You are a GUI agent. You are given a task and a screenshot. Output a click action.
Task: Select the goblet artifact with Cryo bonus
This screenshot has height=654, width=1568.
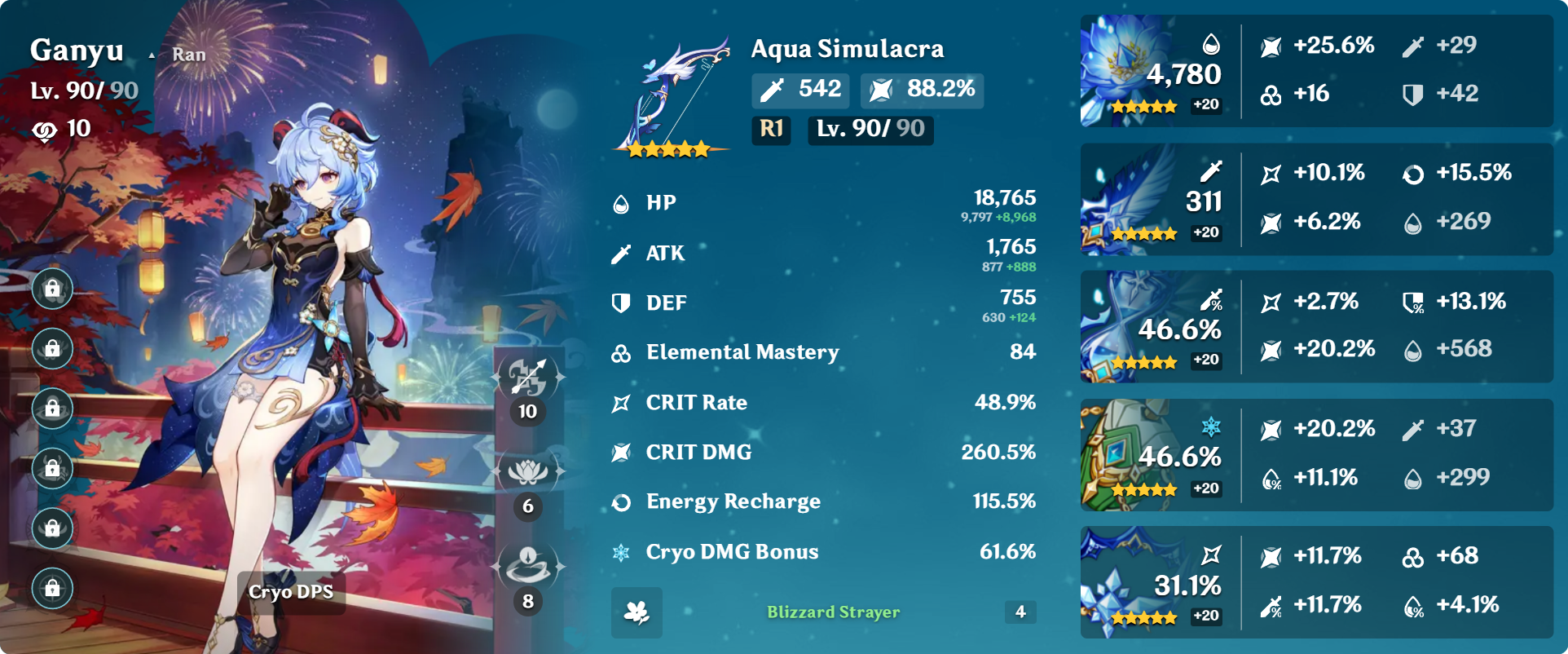click(1125, 455)
